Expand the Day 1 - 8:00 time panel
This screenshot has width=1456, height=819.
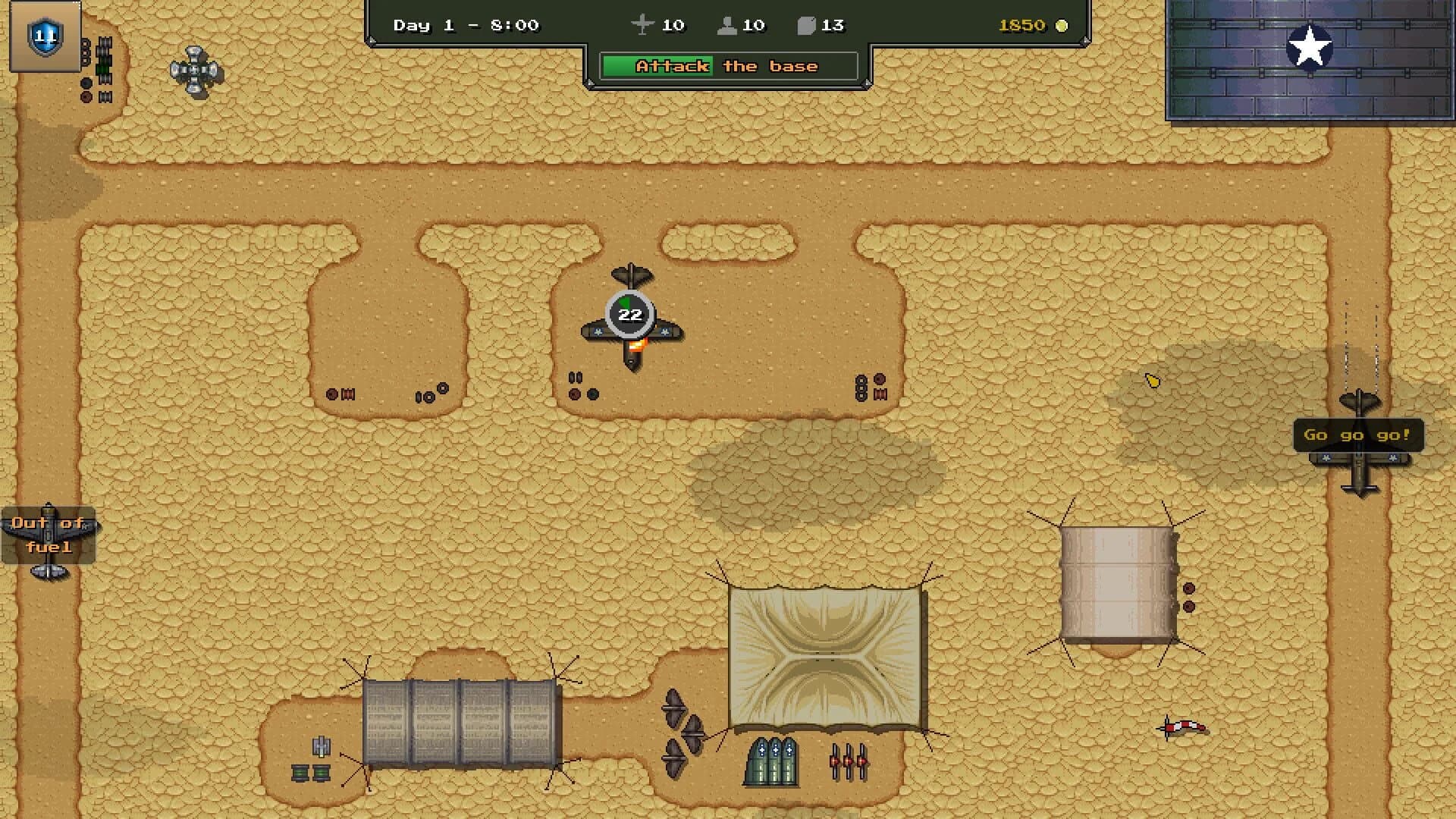coord(465,25)
